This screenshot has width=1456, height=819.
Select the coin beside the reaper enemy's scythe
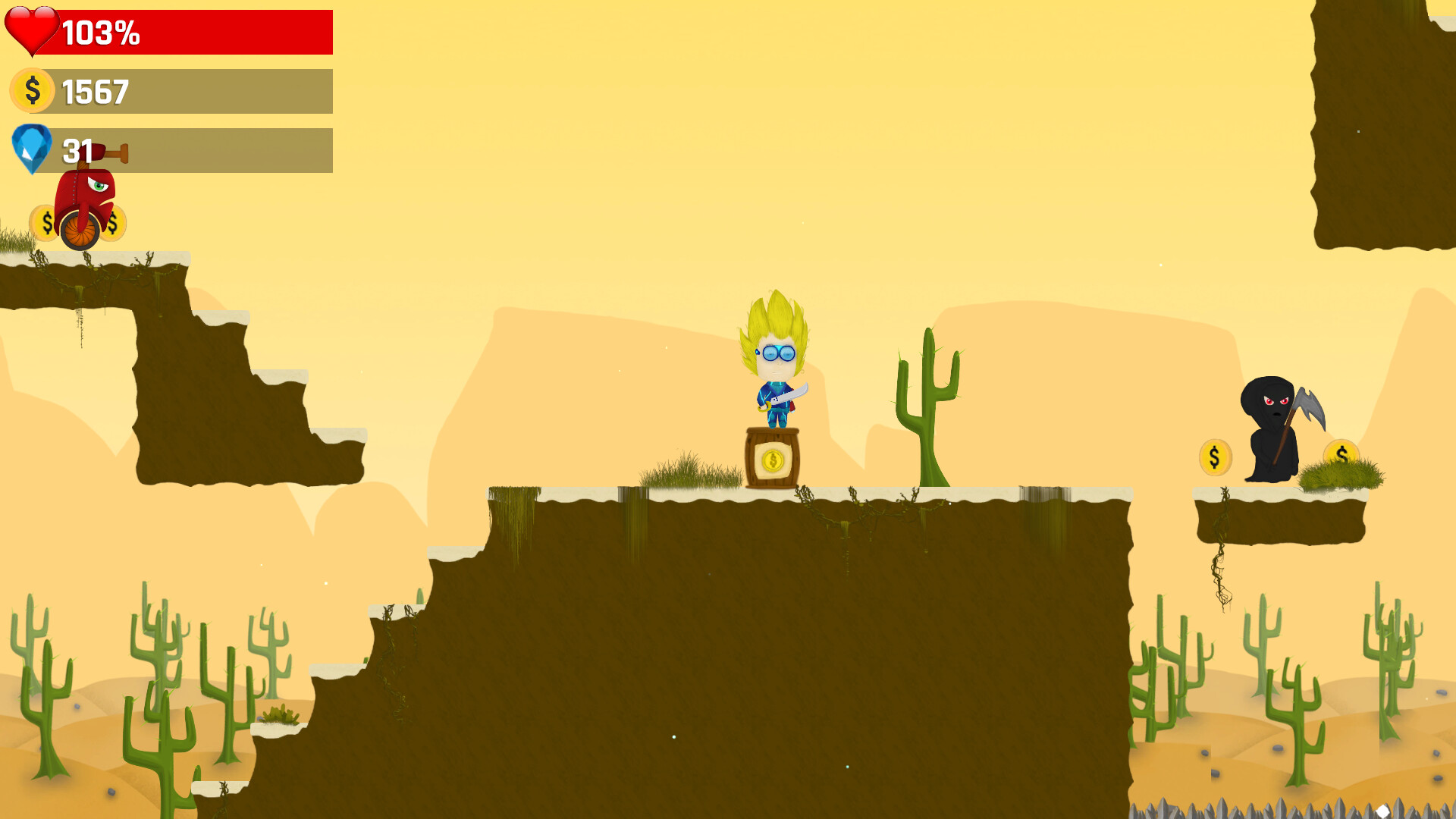tap(1216, 457)
